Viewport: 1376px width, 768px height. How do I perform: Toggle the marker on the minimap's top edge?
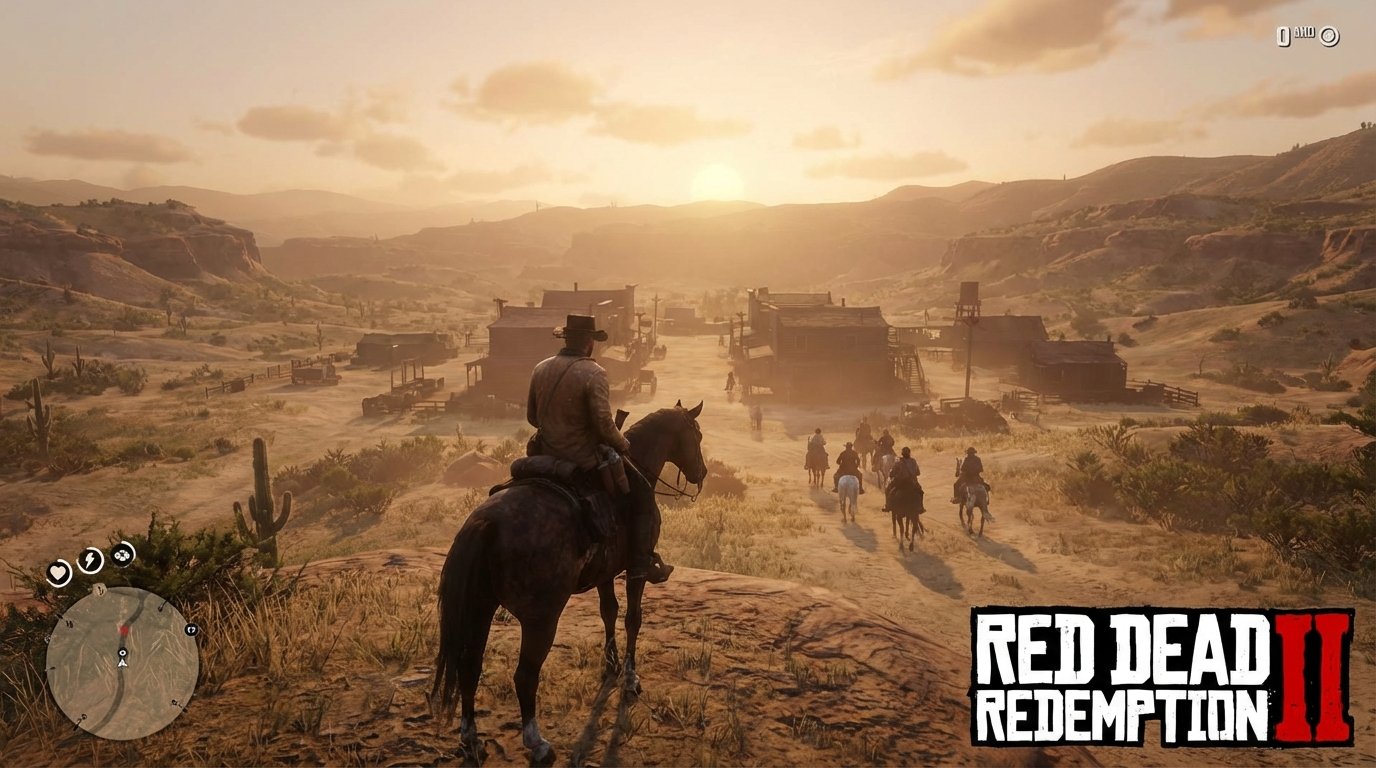pos(99,589)
